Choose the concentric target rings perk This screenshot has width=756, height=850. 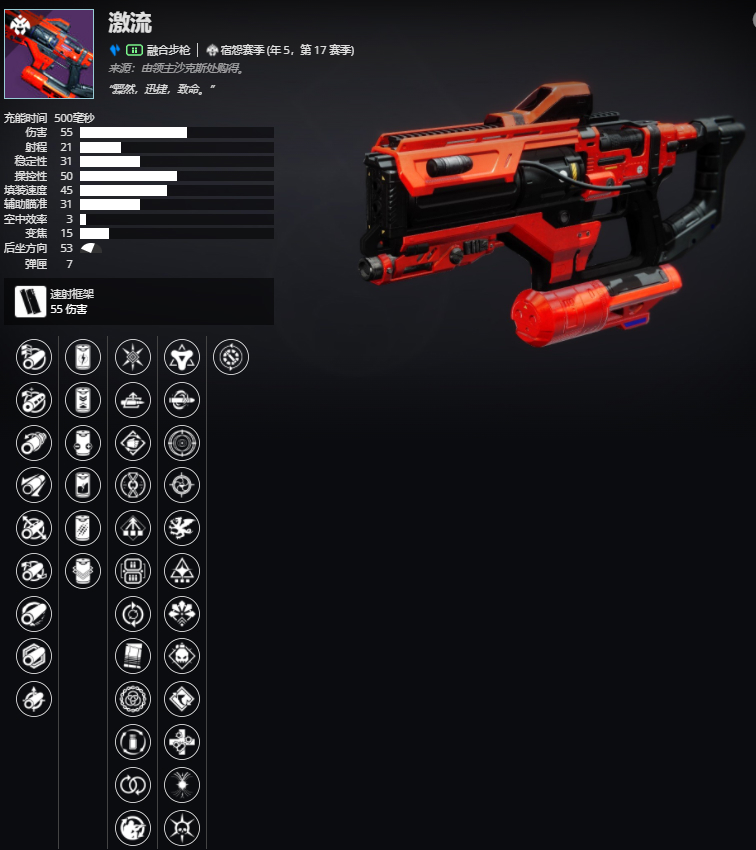click(x=182, y=443)
